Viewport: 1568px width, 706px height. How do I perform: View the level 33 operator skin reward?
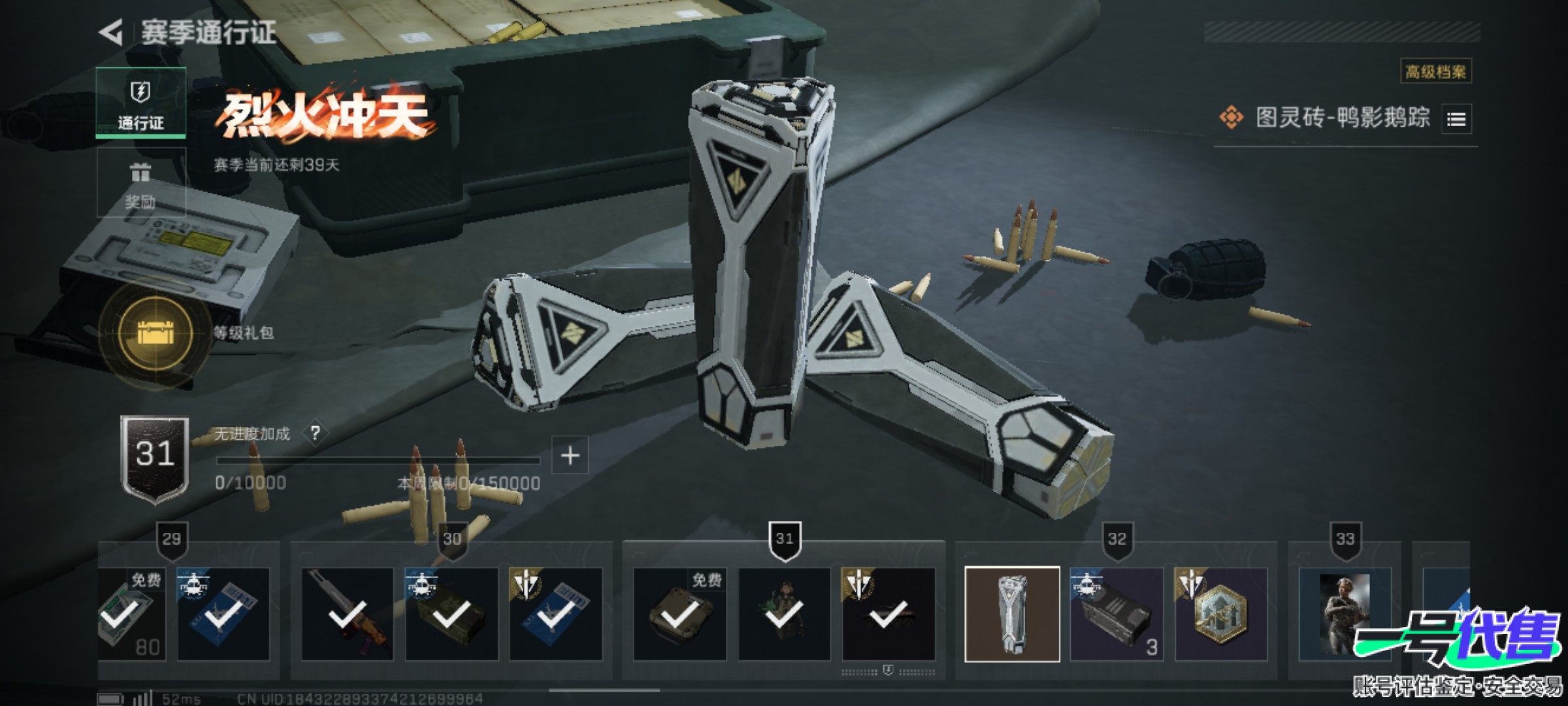pyautogui.click(x=1345, y=614)
